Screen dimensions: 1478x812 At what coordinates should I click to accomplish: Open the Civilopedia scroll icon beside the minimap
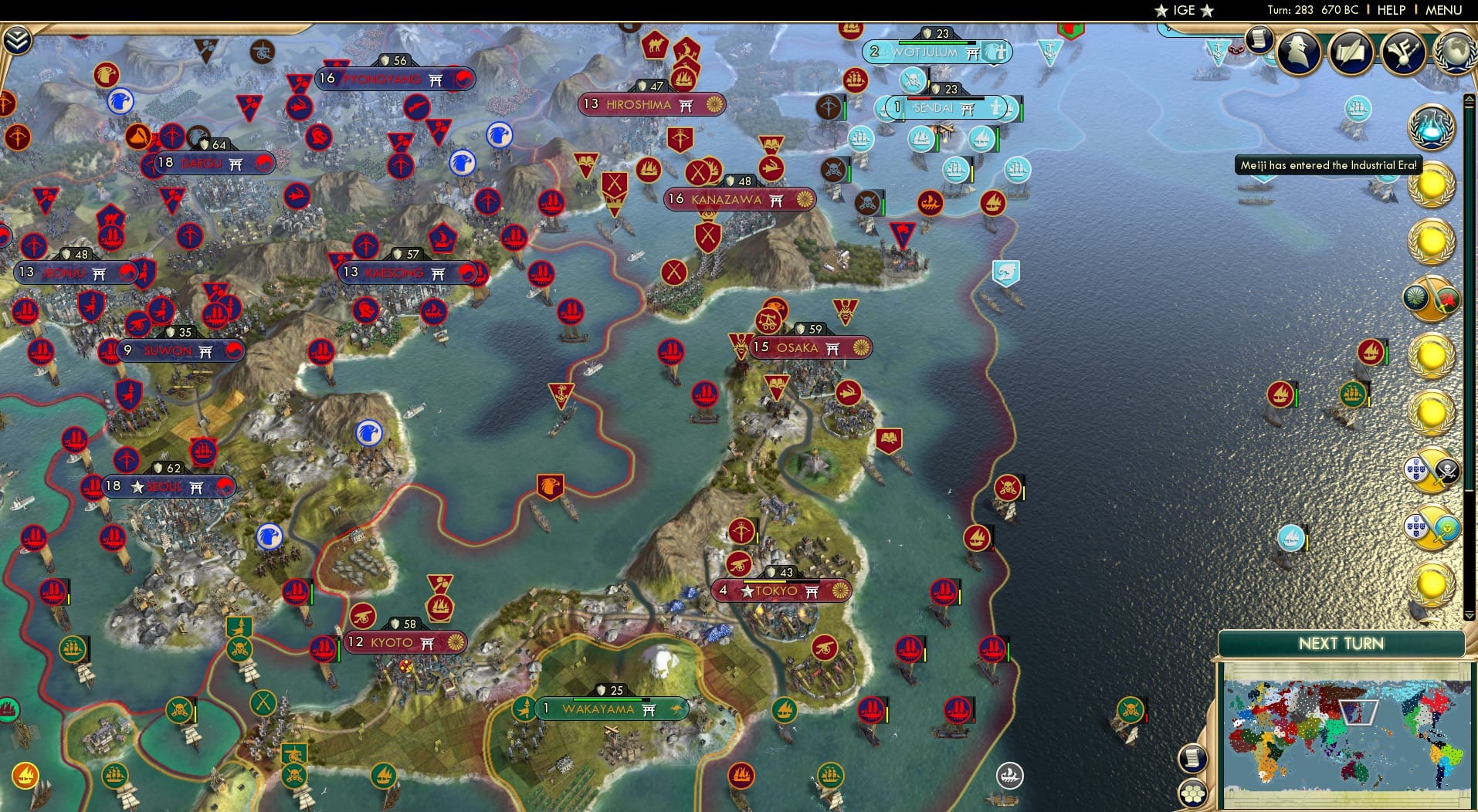[x=1193, y=756]
